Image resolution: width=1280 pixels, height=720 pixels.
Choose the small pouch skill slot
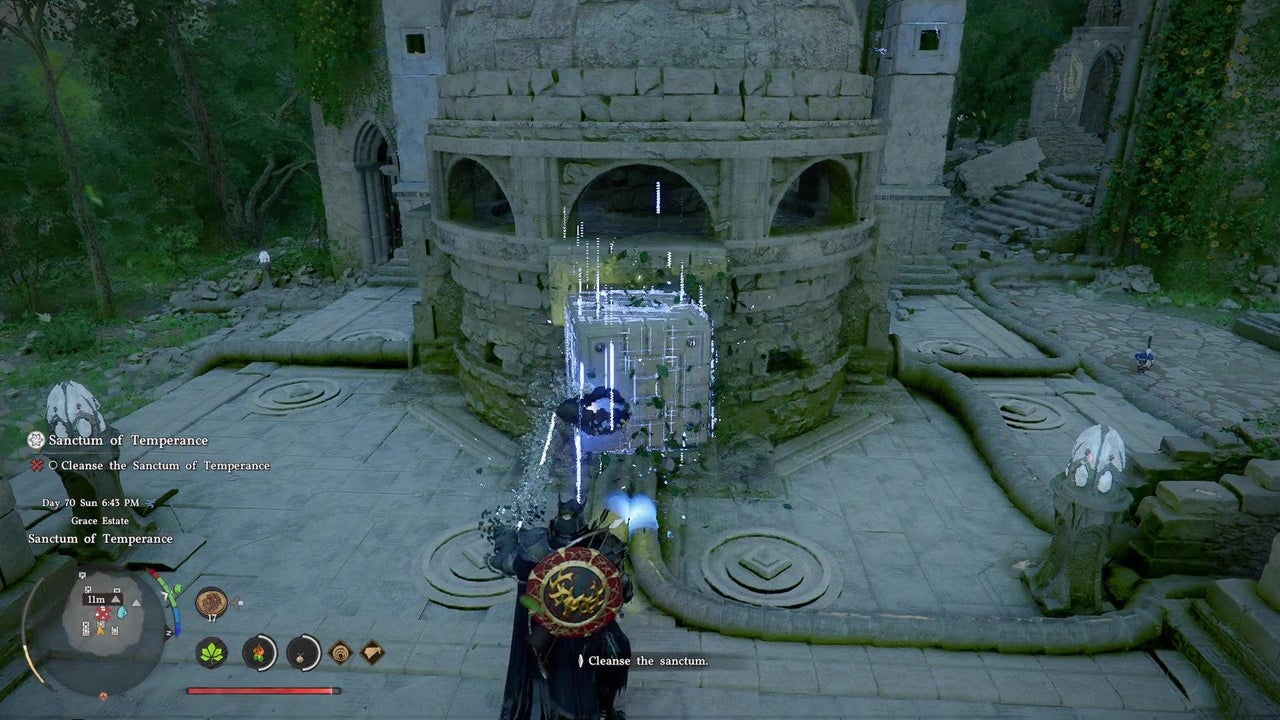(303, 653)
